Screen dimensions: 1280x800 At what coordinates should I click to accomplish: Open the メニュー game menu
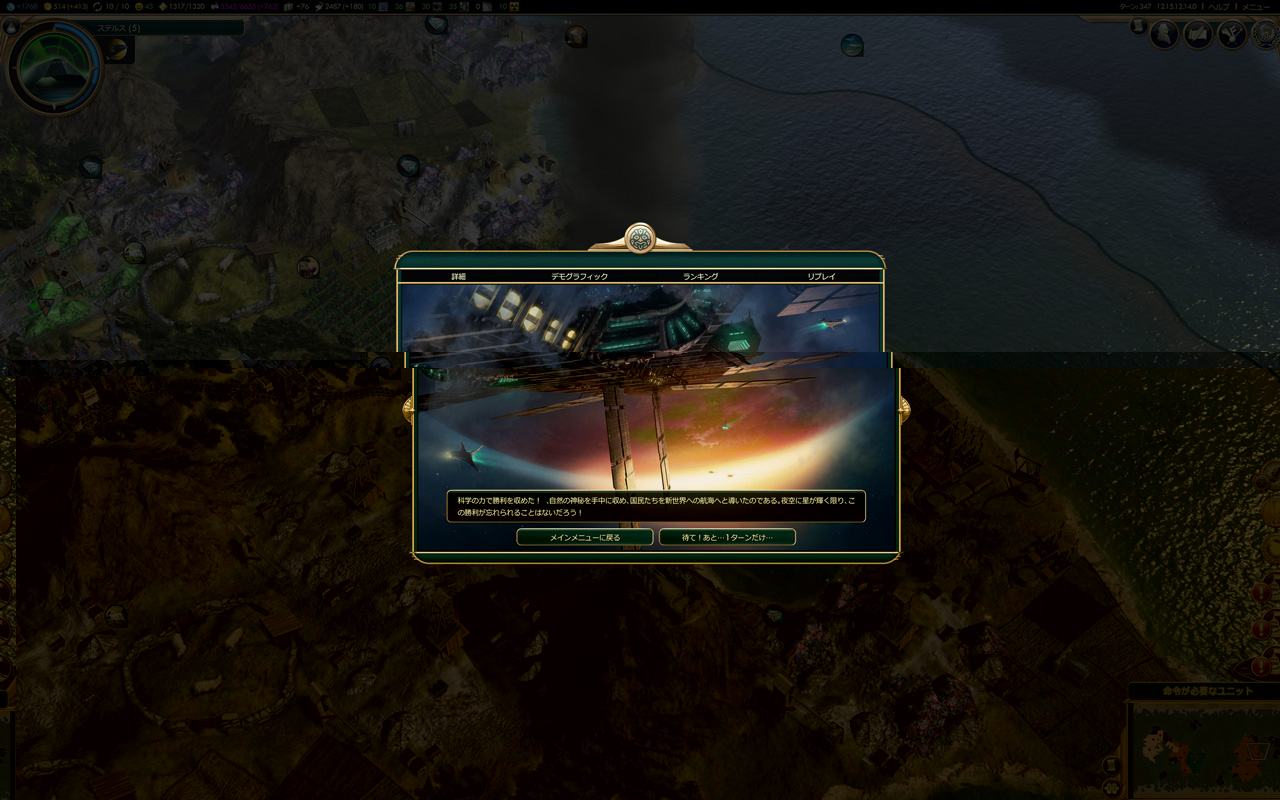[x=1255, y=7]
